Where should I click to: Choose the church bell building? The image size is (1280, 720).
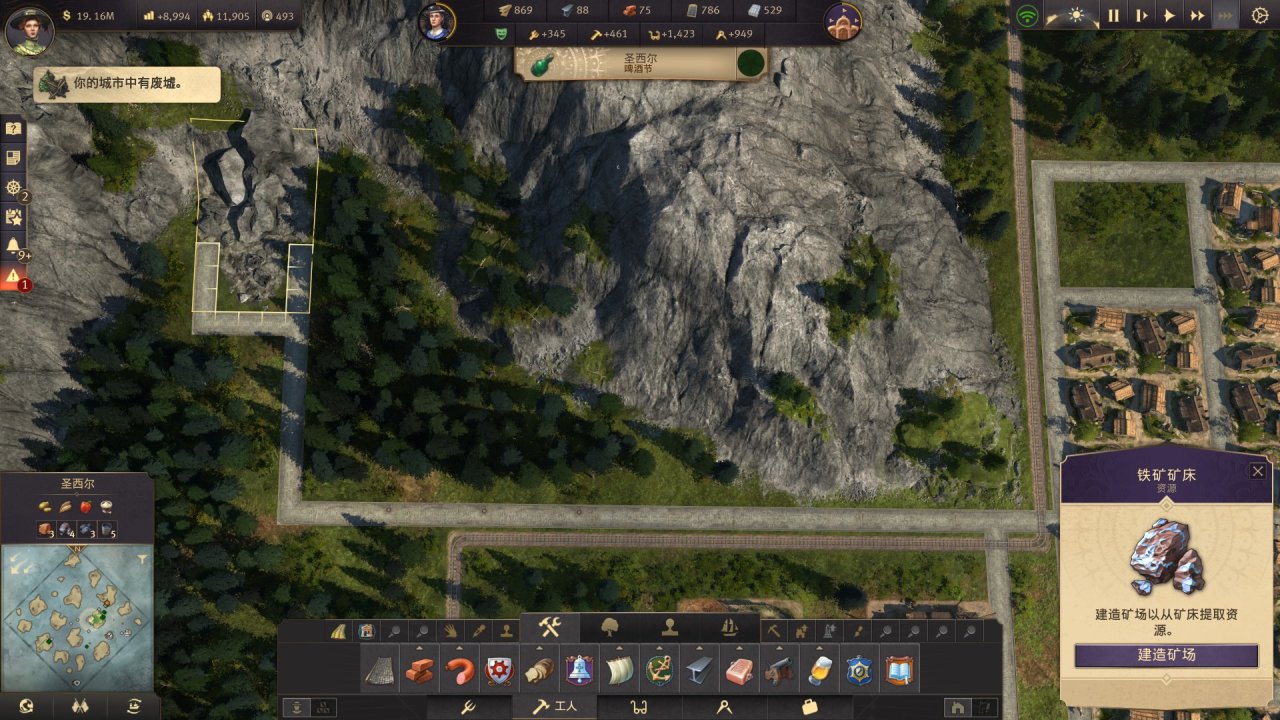(578, 670)
